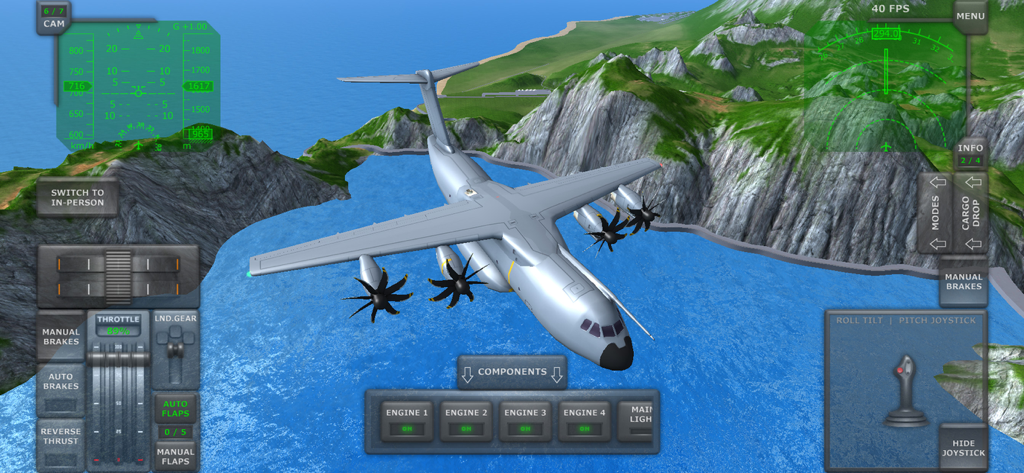Hide the joystick panel

[x=963, y=447]
